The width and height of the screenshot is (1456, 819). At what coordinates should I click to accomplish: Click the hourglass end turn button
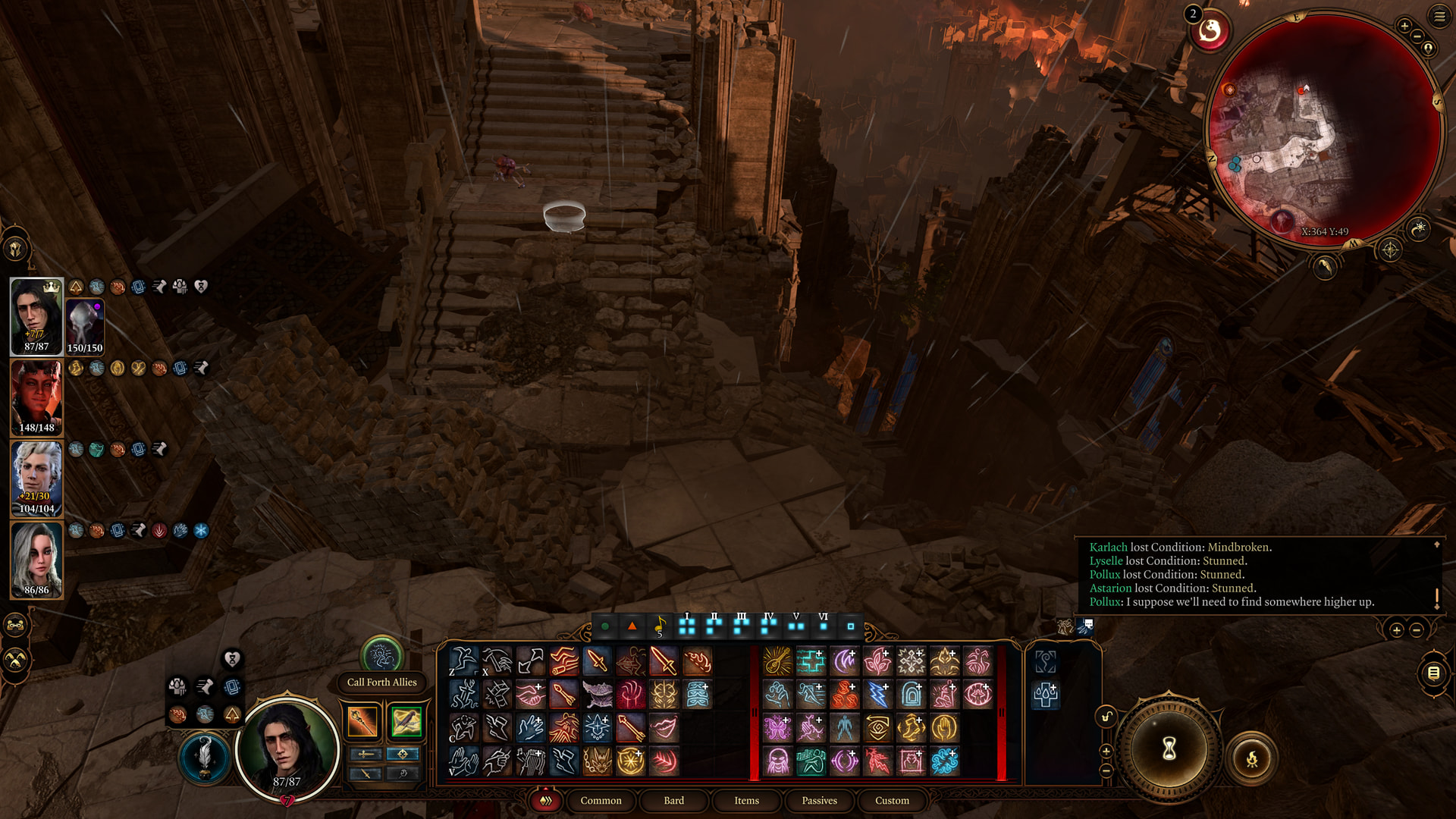(x=1169, y=749)
